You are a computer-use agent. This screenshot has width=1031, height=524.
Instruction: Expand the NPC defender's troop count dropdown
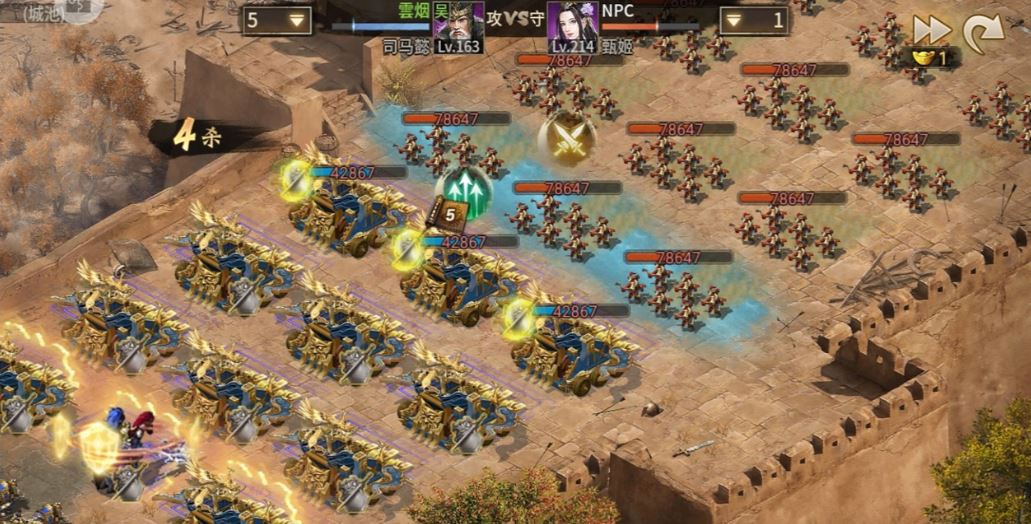tap(755, 20)
